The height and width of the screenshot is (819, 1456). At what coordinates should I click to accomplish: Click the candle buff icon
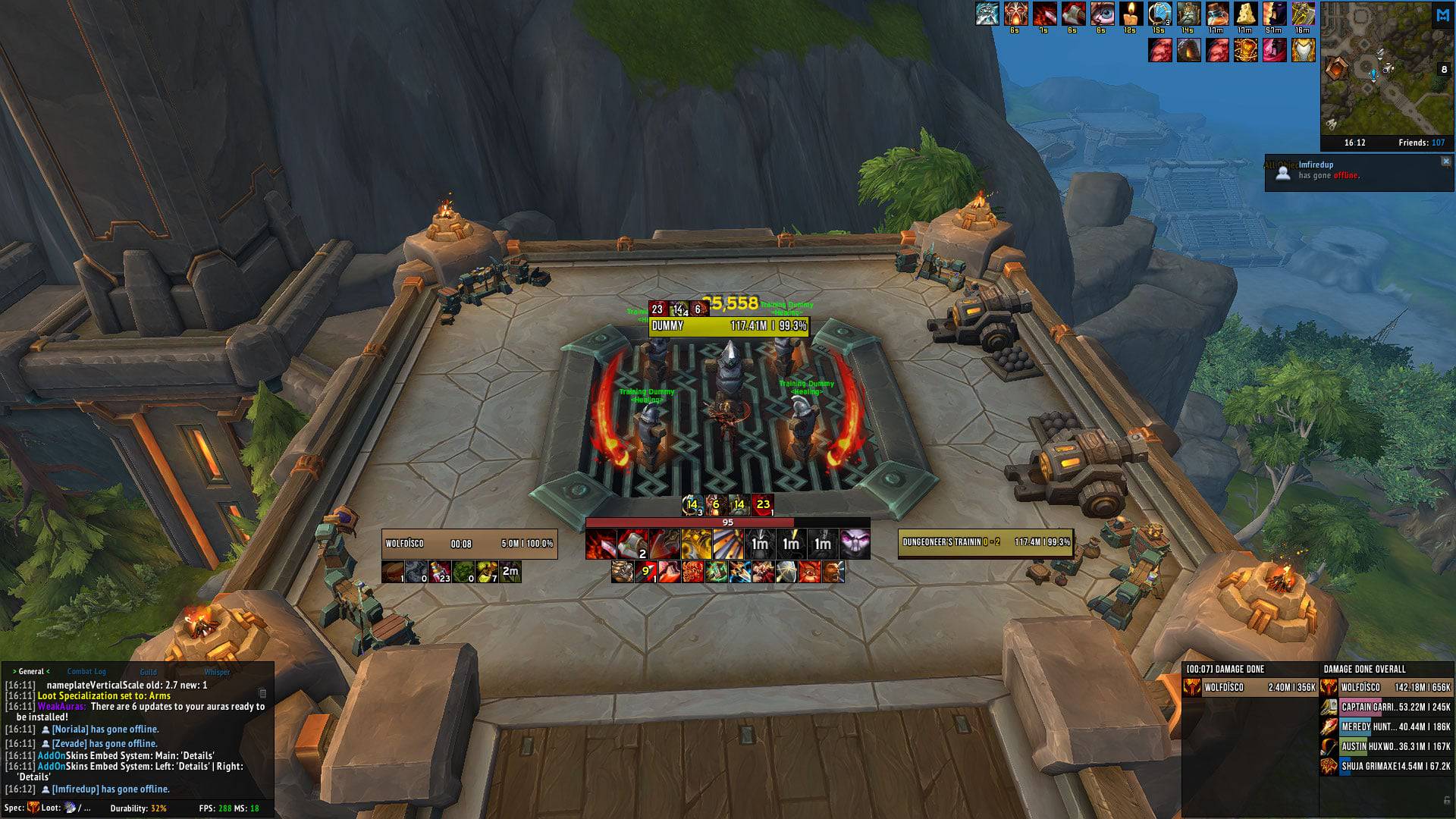(x=1130, y=14)
